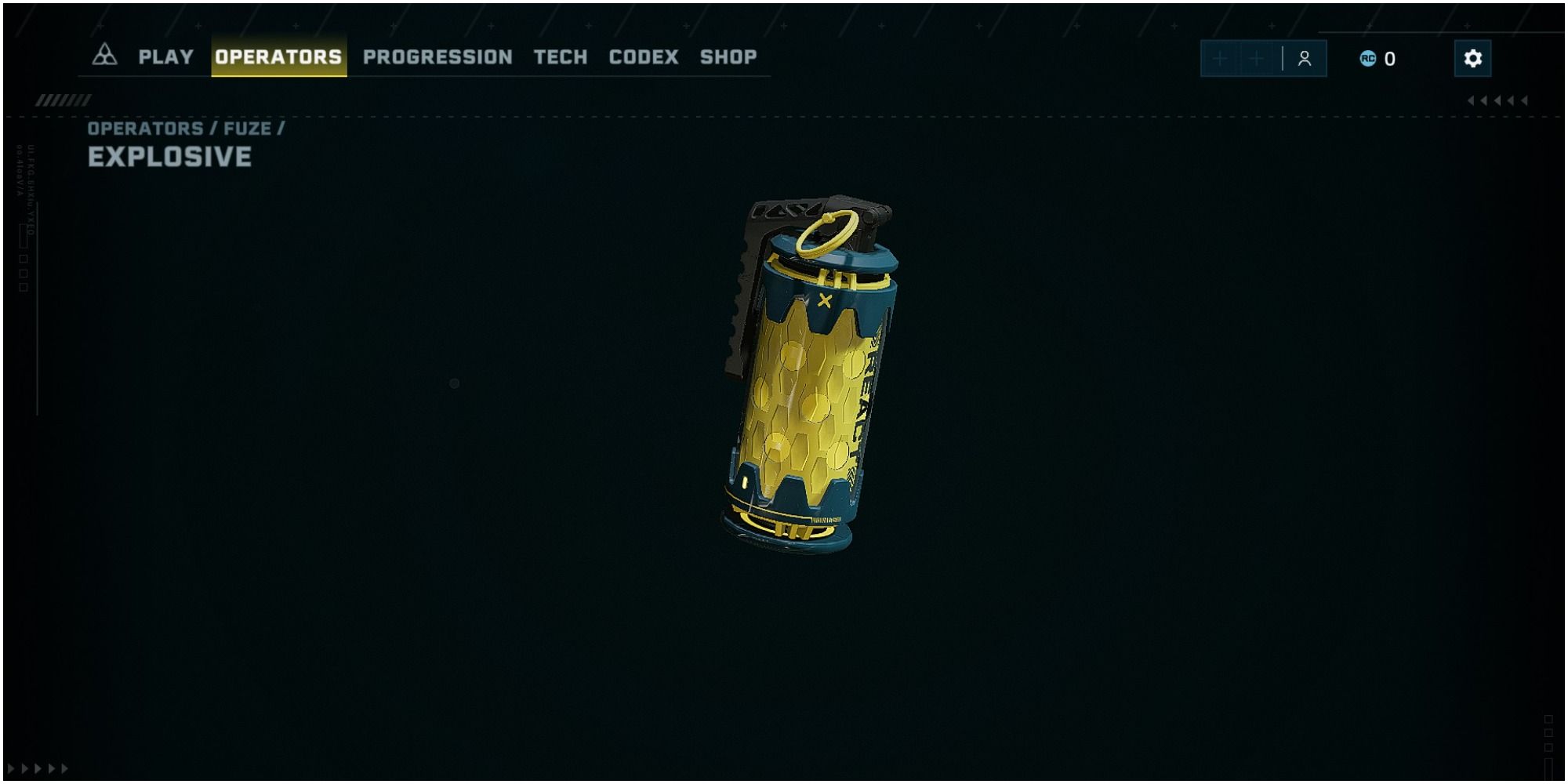Select the highlighted OPERATORS tab
The width and height of the screenshot is (1568, 784).
pos(279,56)
